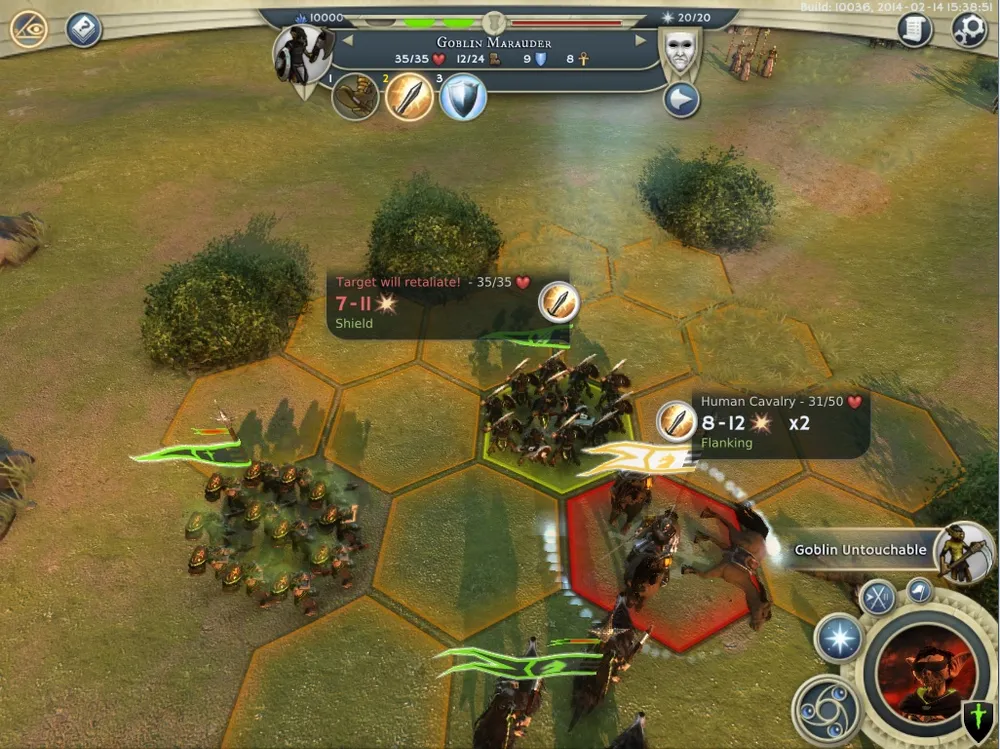The height and width of the screenshot is (749, 1000).
Task: Open the question-mark help book
Action: coord(84,29)
